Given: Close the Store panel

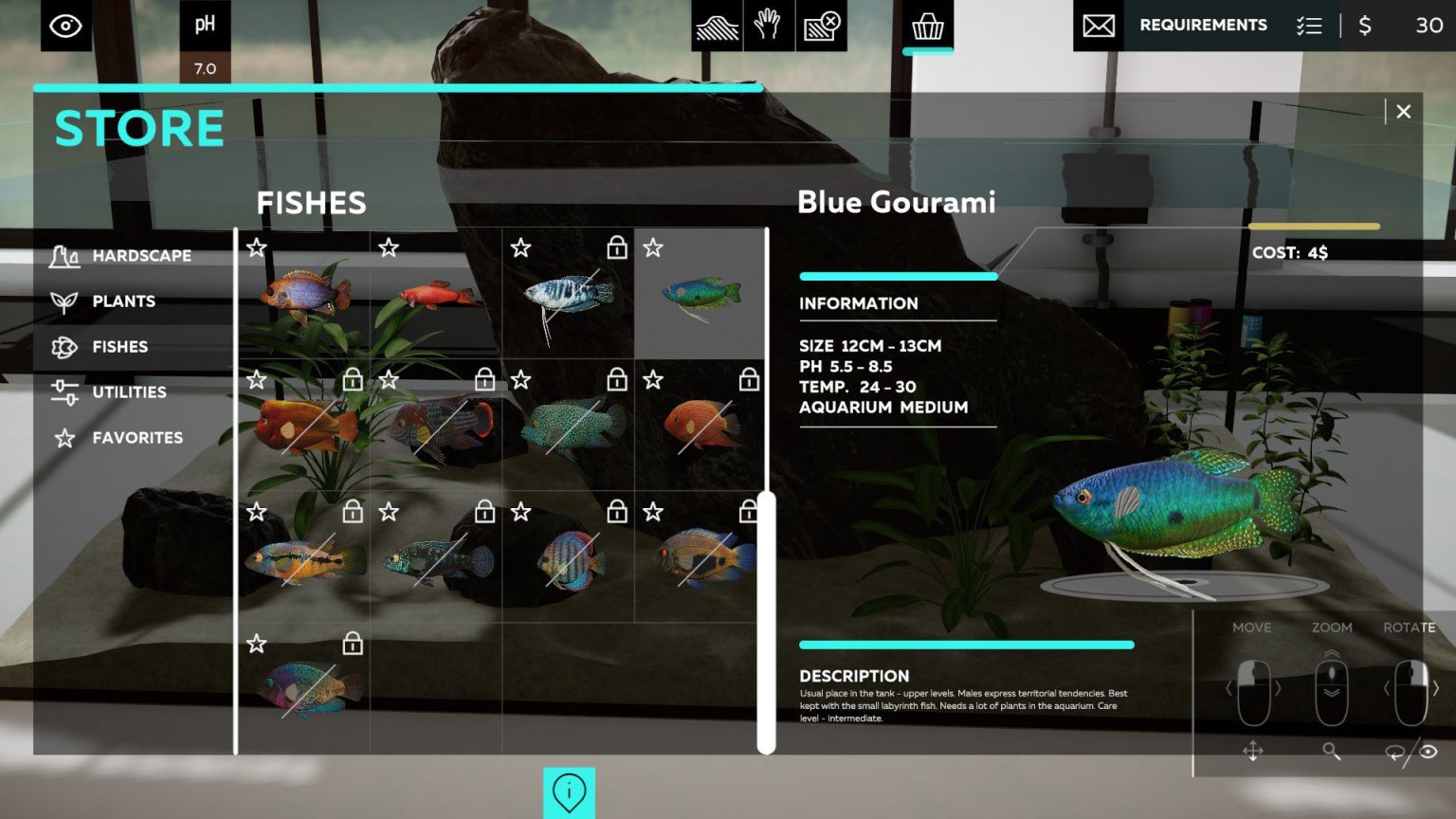Looking at the screenshot, I should (x=1404, y=111).
